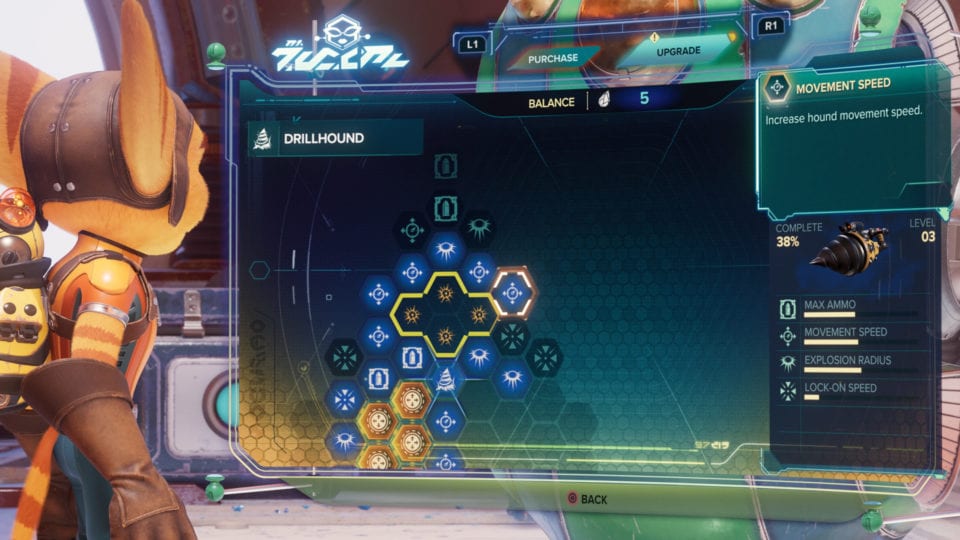Select the orange-highlighted Movement Speed hex node
This screenshot has width=960, height=540.
tap(513, 293)
